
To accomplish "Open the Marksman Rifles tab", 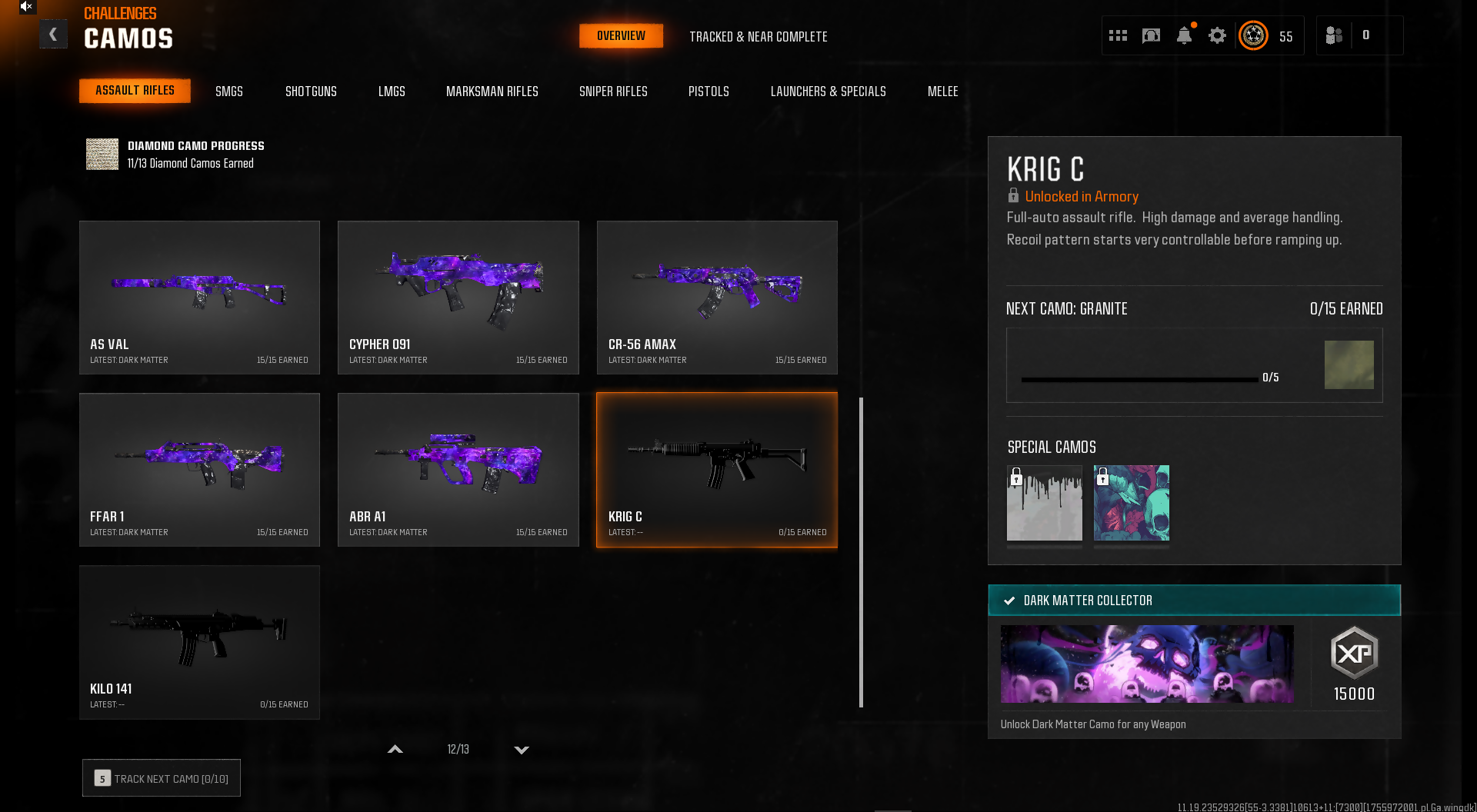I will (492, 92).
